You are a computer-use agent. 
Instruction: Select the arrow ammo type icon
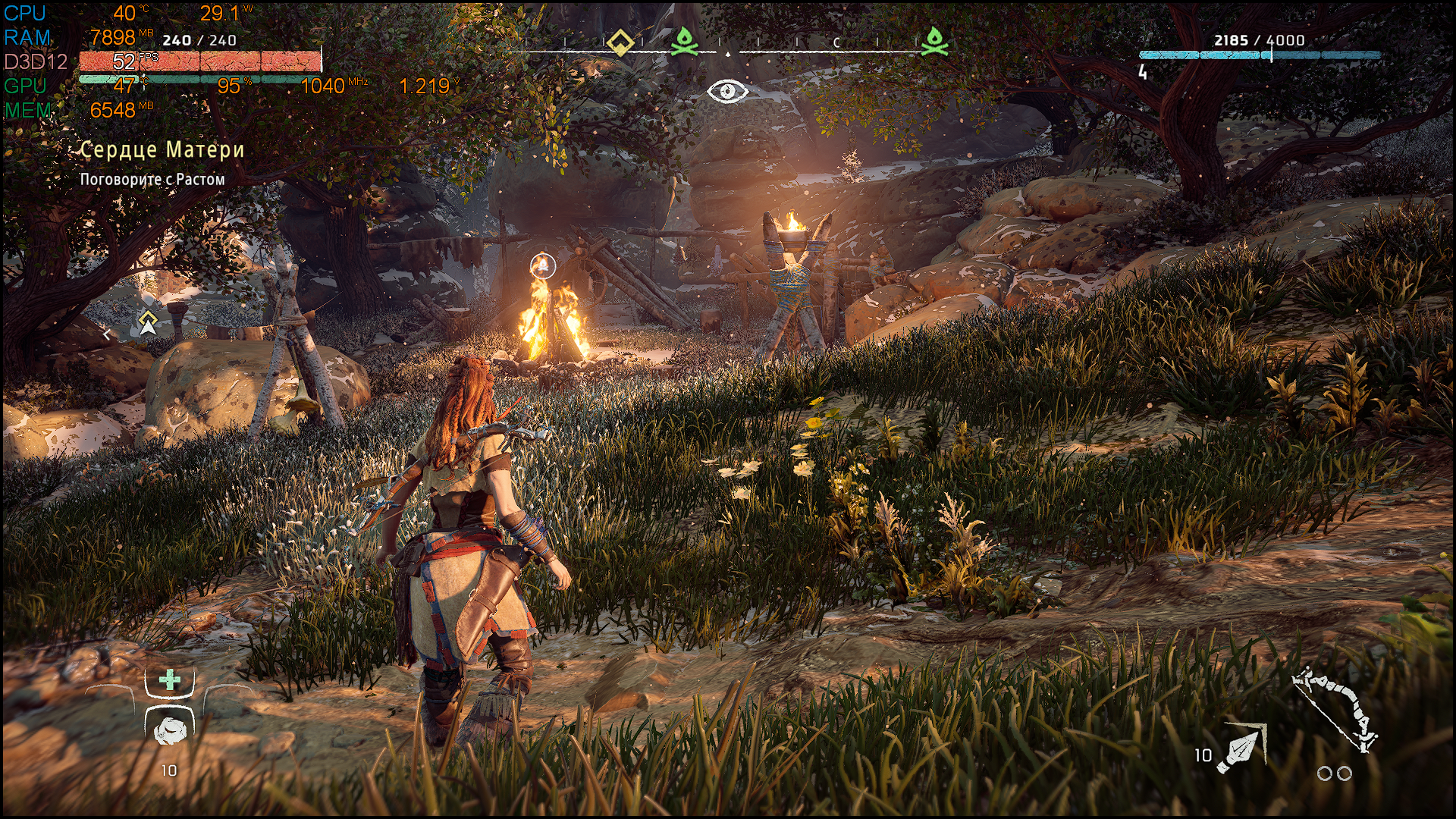[1242, 749]
